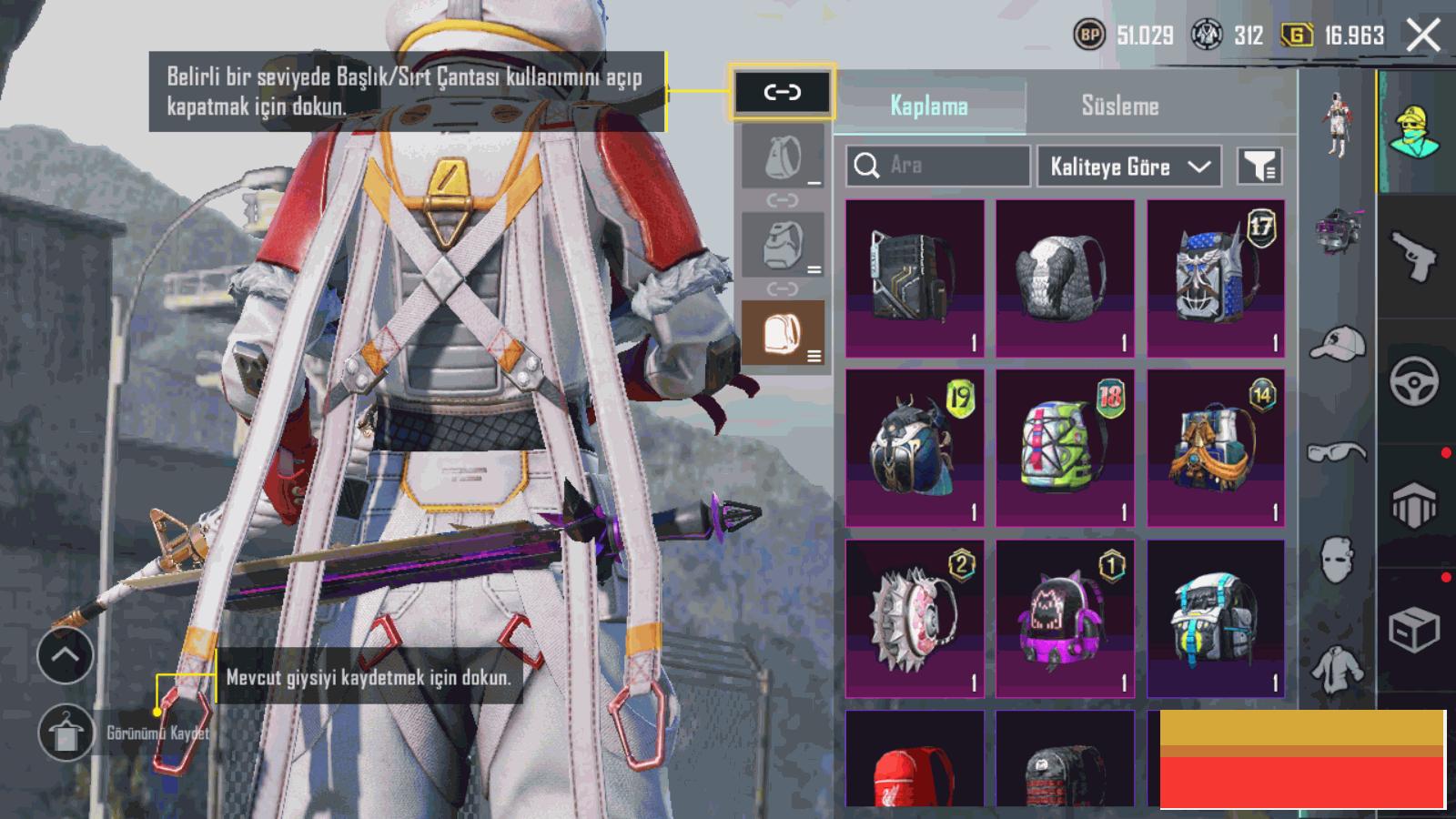Choose the level 1 backpack slot

pyautogui.click(x=783, y=157)
